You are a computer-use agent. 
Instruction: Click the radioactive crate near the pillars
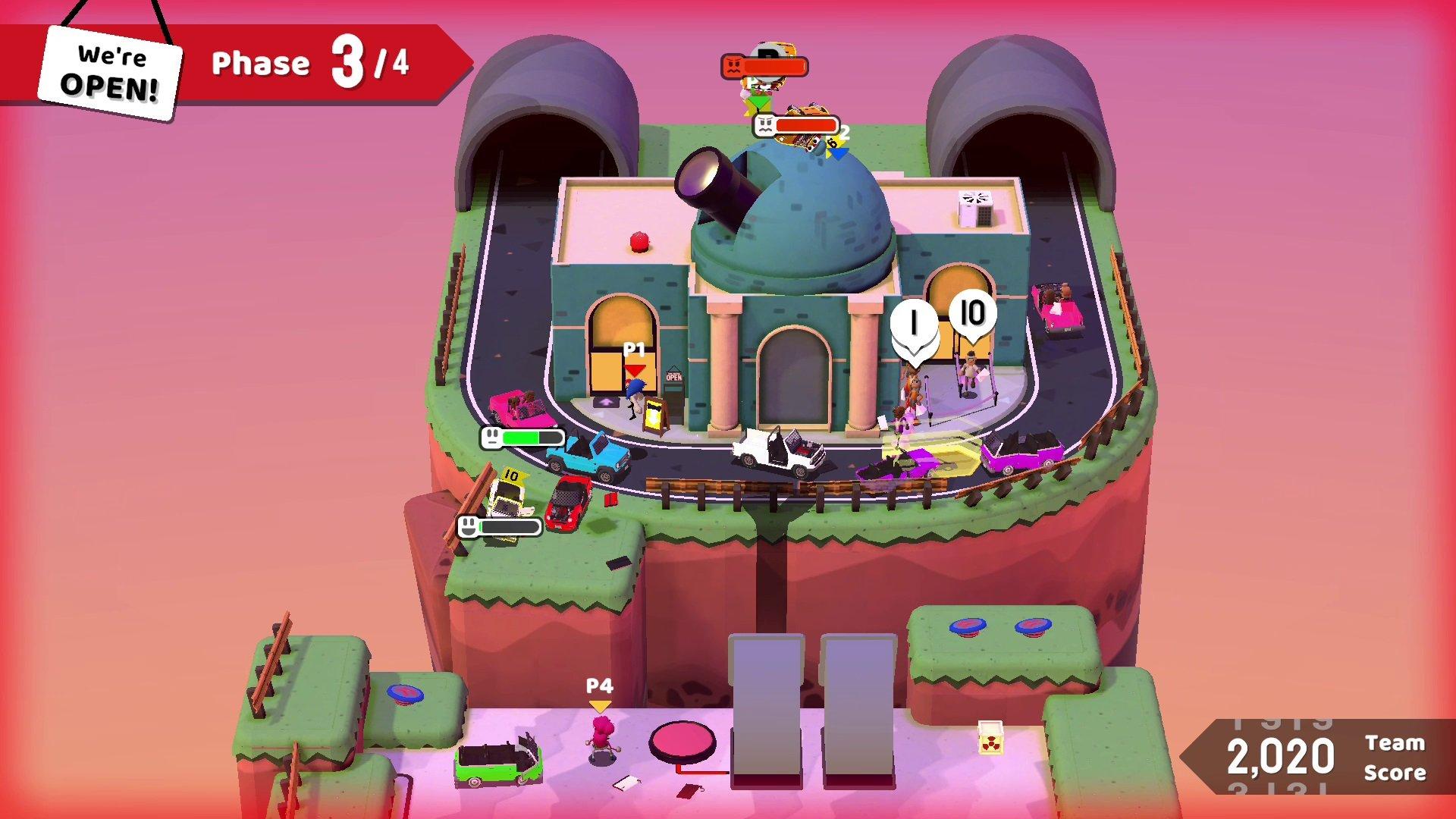pyautogui.click(x=990, y=739)
